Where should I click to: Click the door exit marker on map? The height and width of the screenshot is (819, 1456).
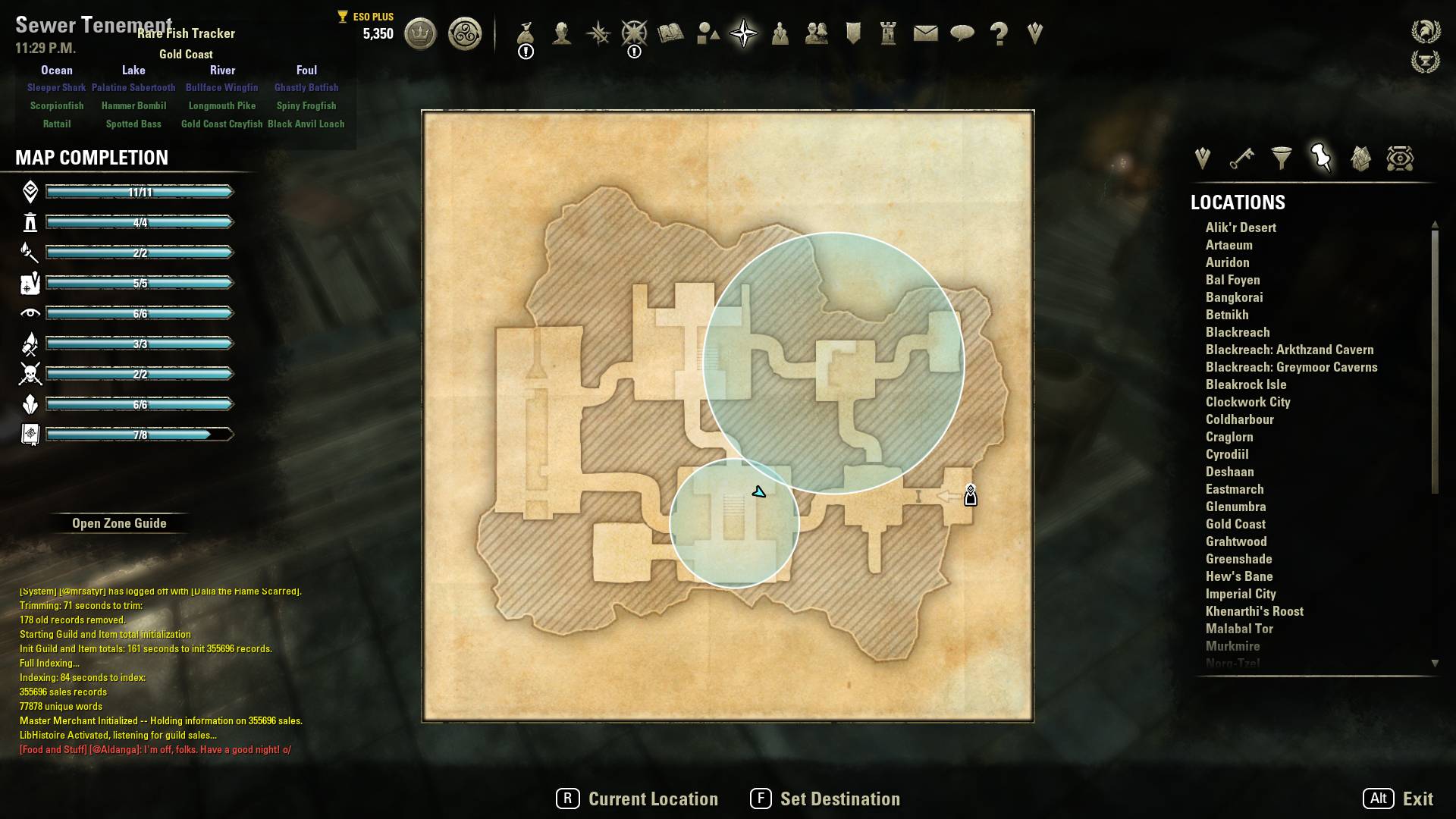point(970,496)
